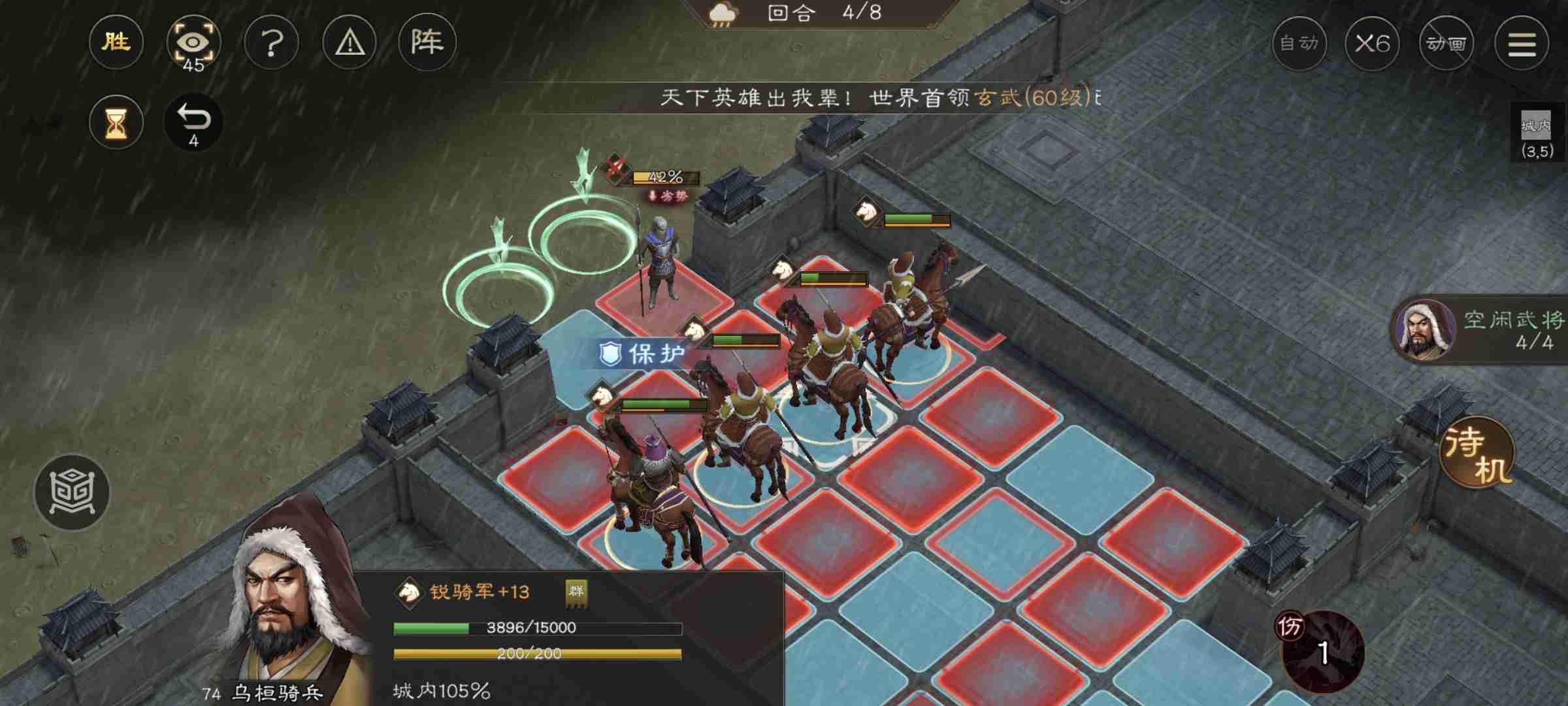Open the 胜 victory conditions panel

[x=116, y=43]
